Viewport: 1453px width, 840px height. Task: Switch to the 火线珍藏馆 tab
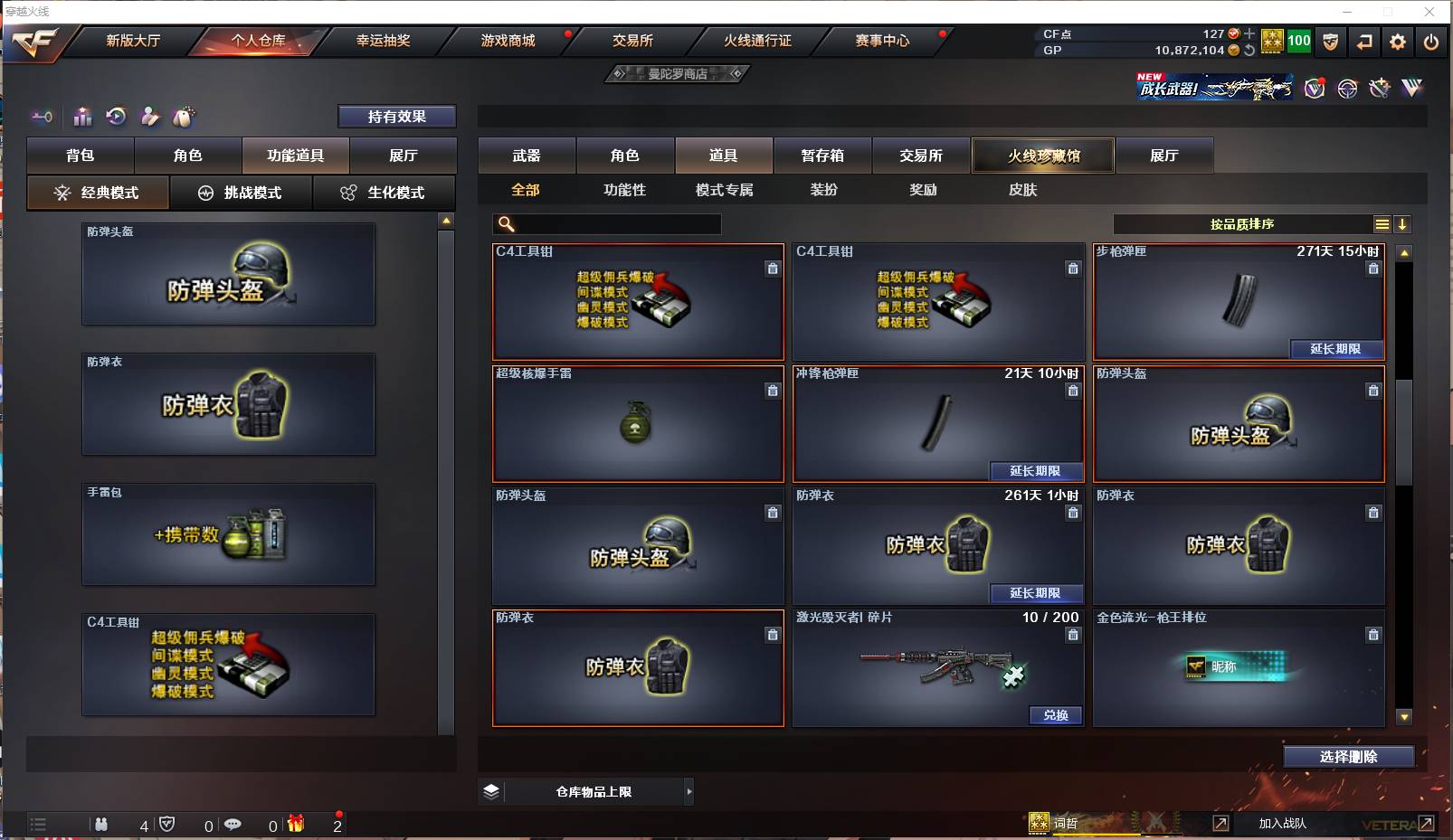coord(1043,155)
